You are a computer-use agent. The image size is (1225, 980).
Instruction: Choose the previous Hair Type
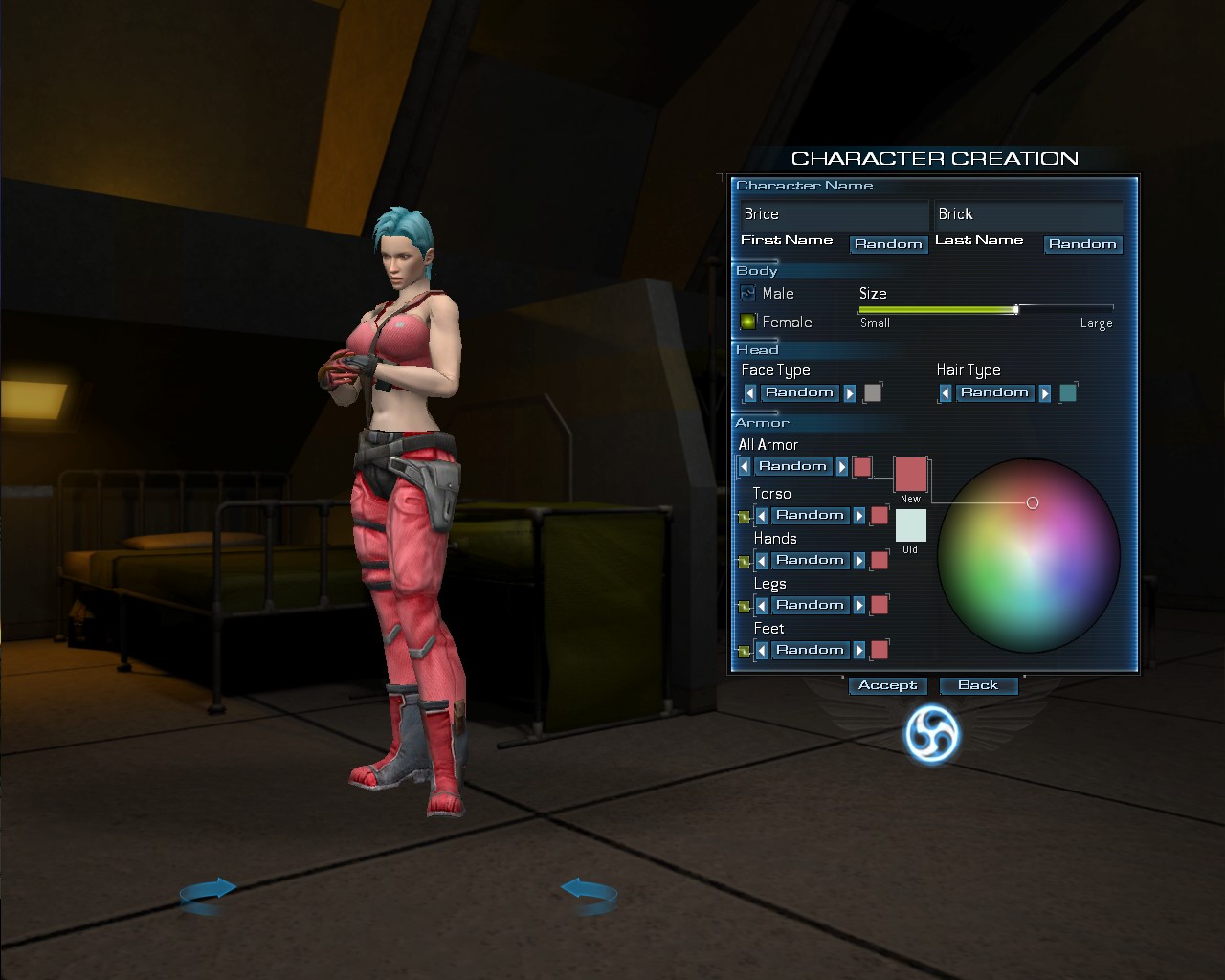(x=946, y=393)
